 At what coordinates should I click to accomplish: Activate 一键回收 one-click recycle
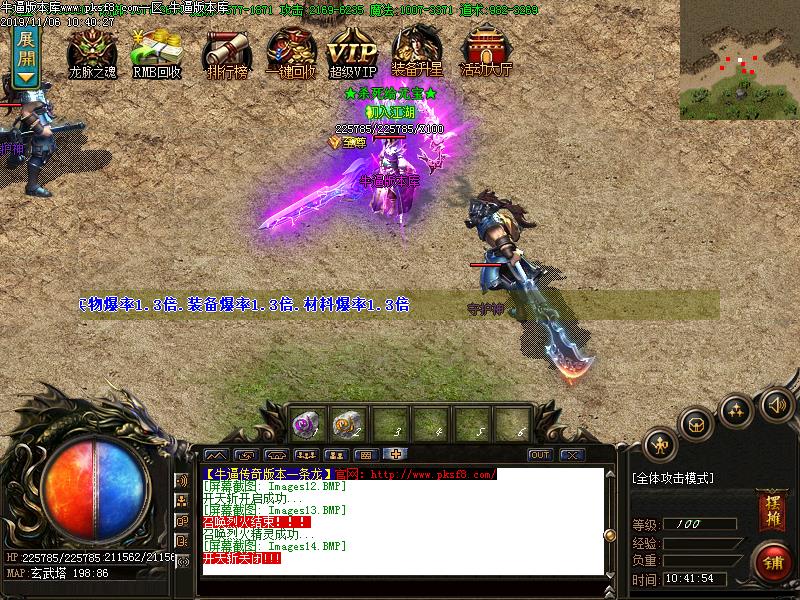pos(290,52)
